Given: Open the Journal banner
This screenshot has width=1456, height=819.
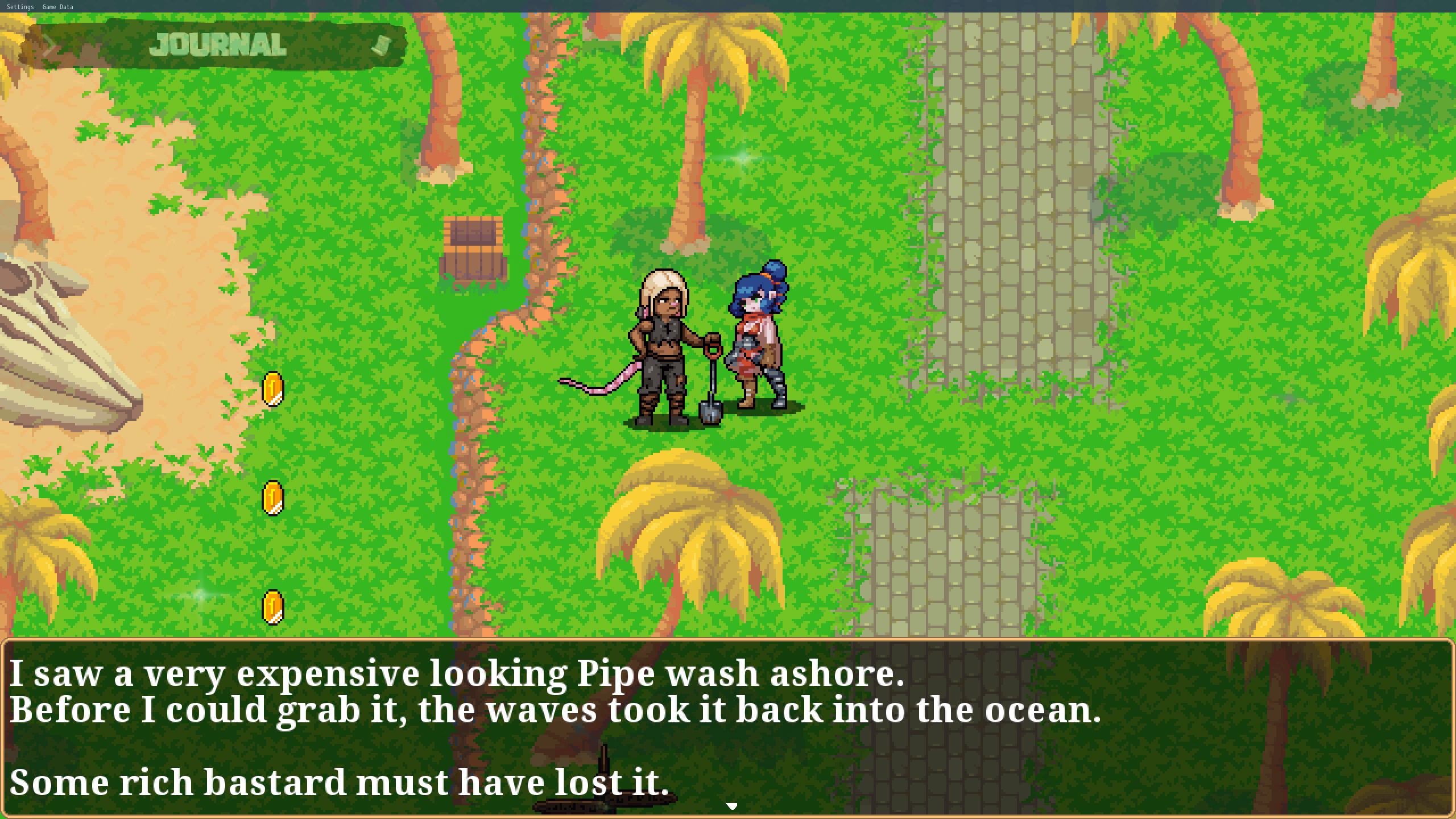Looking at the screenshot, I should [x=218, y=45].
